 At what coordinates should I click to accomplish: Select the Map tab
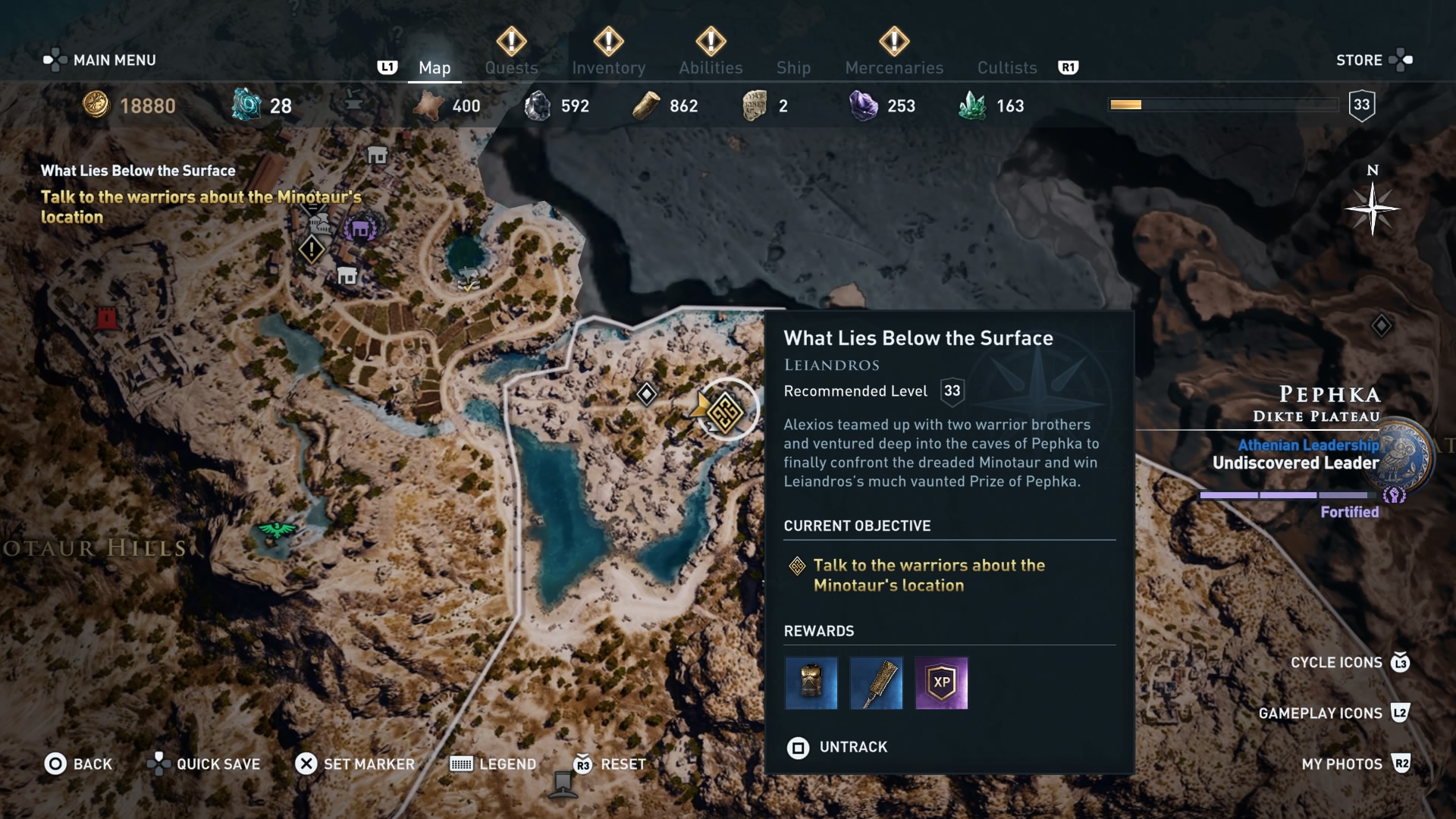[435, 67]
